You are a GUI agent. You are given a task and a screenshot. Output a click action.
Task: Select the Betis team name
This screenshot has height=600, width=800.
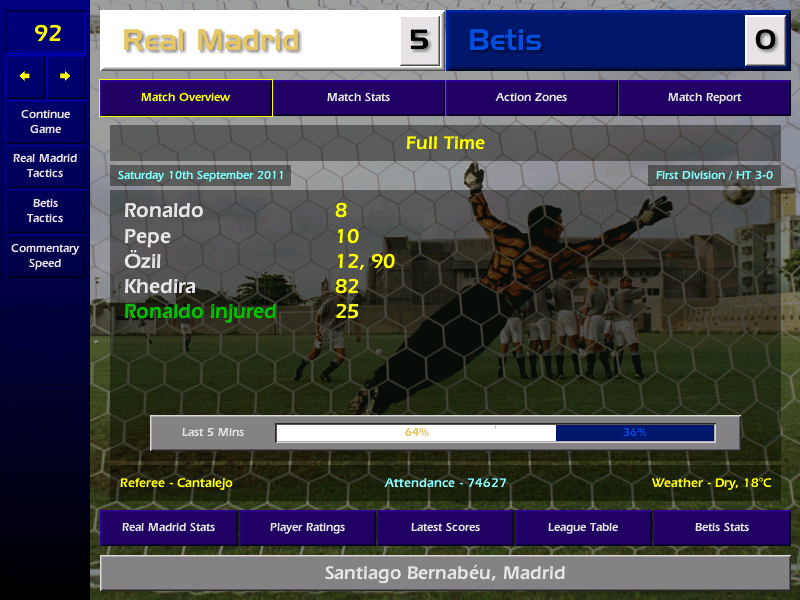pos(506,41)
